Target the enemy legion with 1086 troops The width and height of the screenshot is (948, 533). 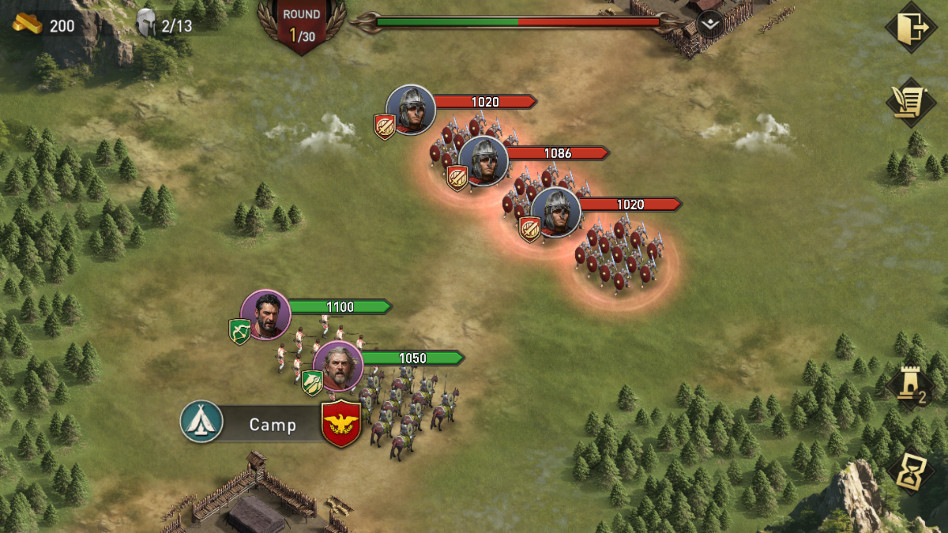point(483,160)
